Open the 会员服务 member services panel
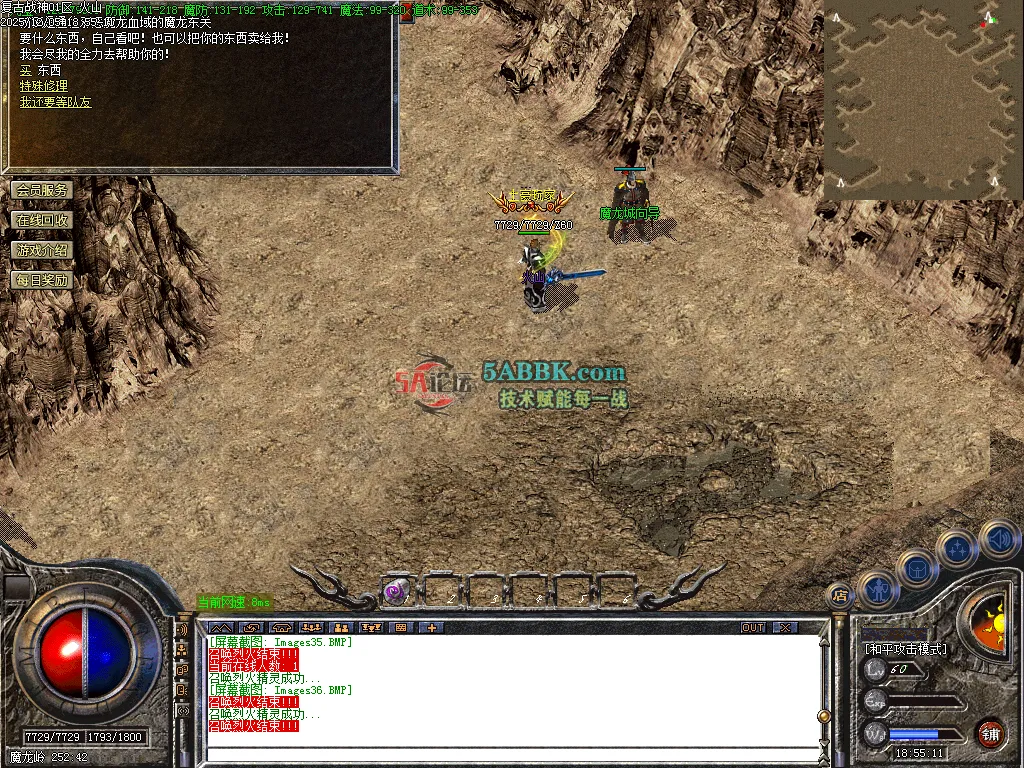The width and height of the screenshot is (1024, 768). [42, 190]
